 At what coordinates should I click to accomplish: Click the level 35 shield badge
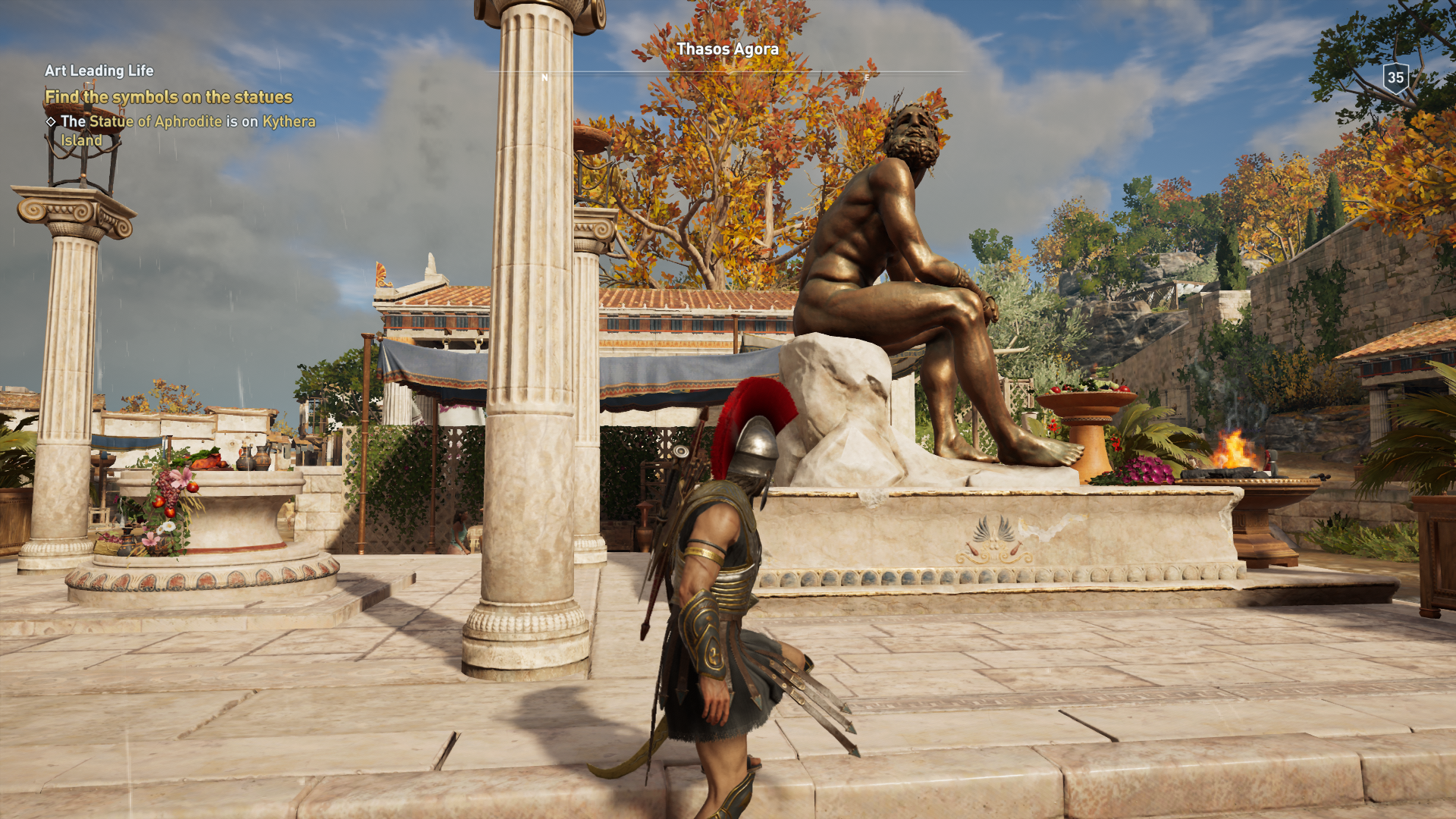(1395, 77)
